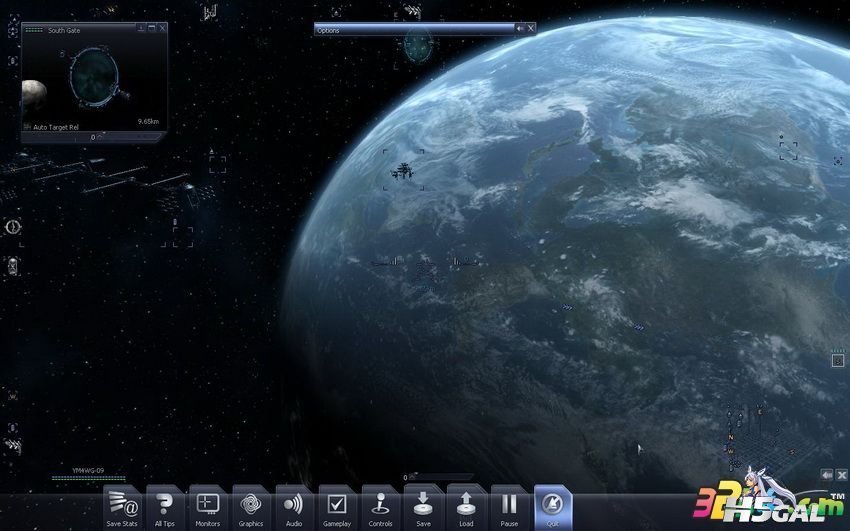The height and width of the screenshot is (531, 850).
Task: Close the South Gate target monitor
Action: pyautogui.click(x=163, y=29)
